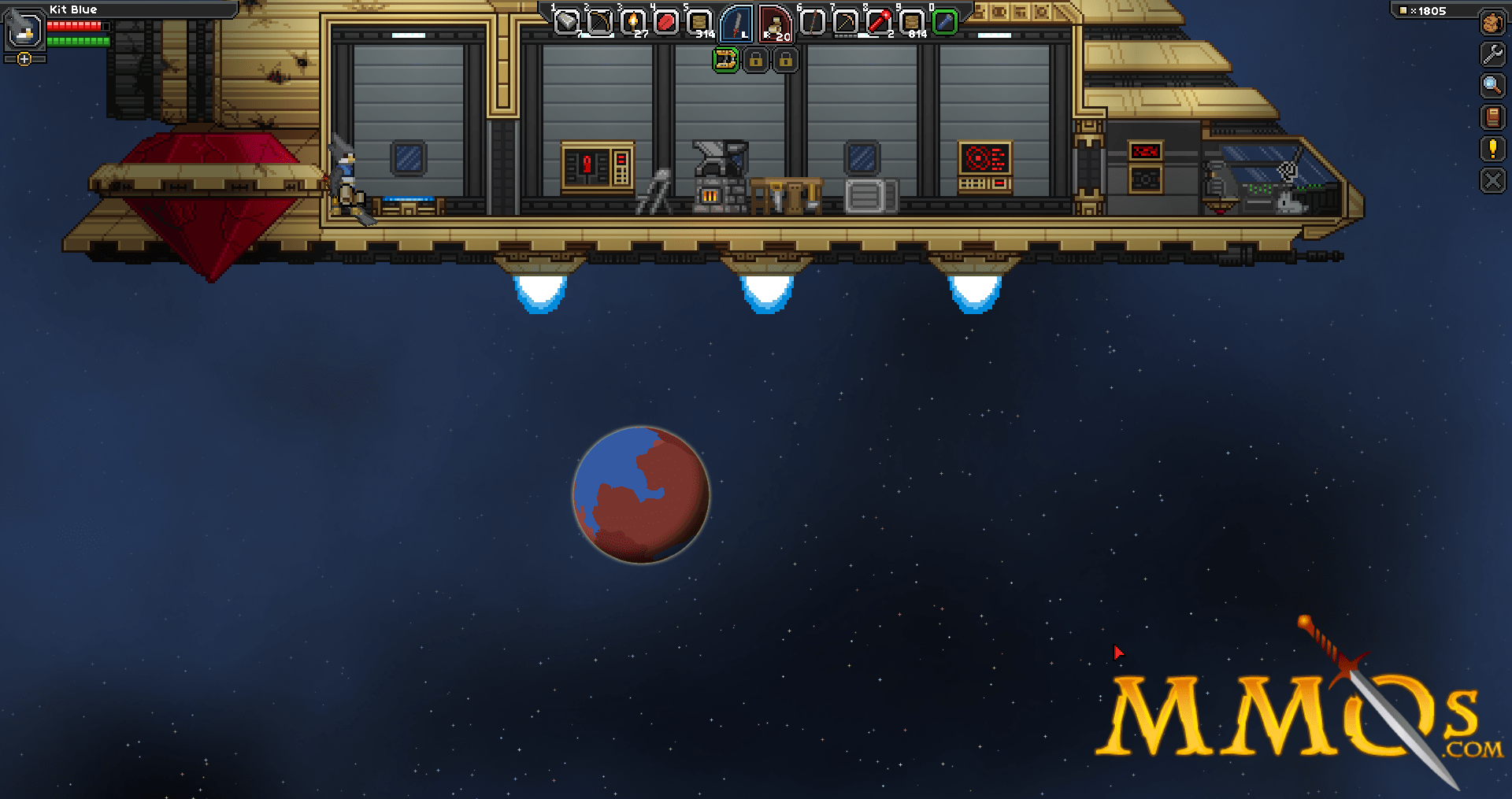Click Kit Blue's red health bar

75,24
